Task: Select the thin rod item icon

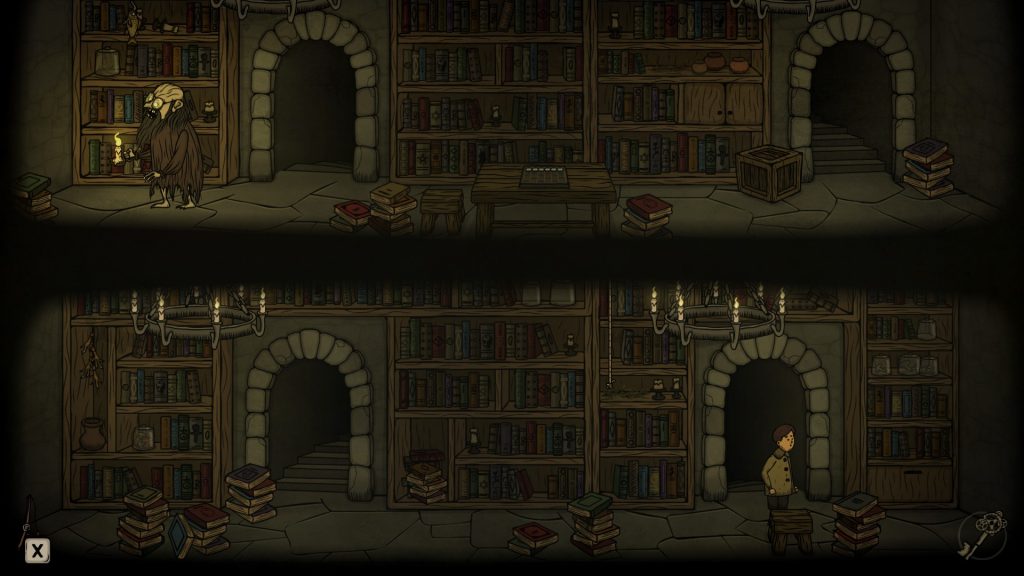Action: [26, 516]
